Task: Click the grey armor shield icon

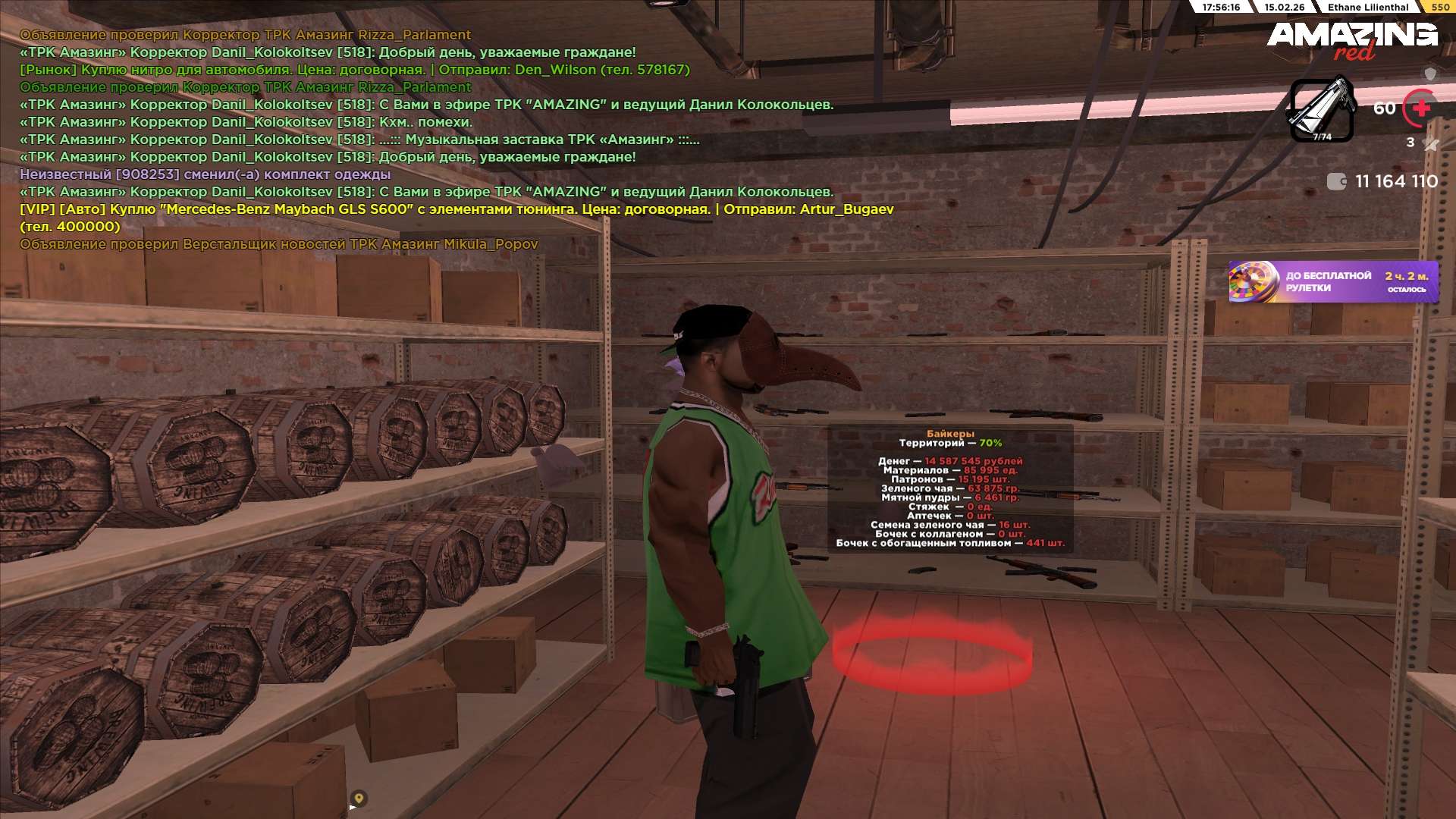Action: [x=1430, y=74]
